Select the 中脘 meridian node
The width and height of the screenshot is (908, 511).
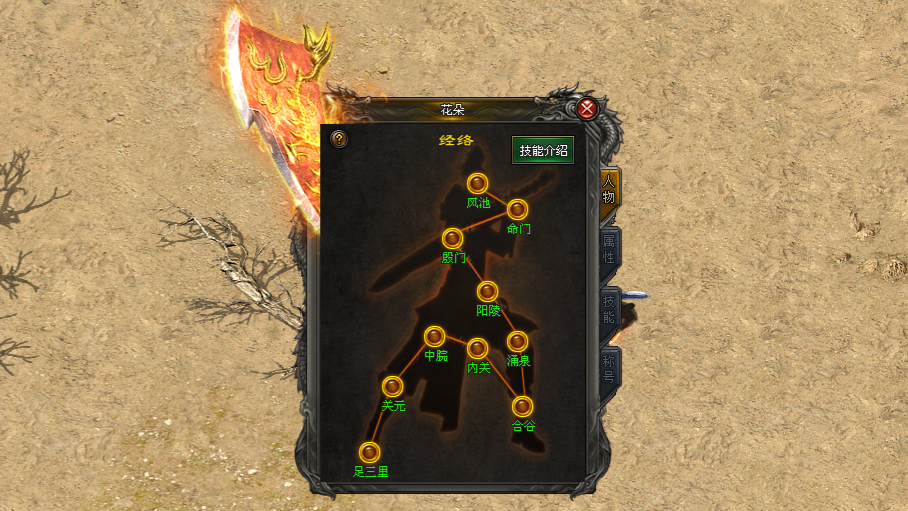(435, 337)
